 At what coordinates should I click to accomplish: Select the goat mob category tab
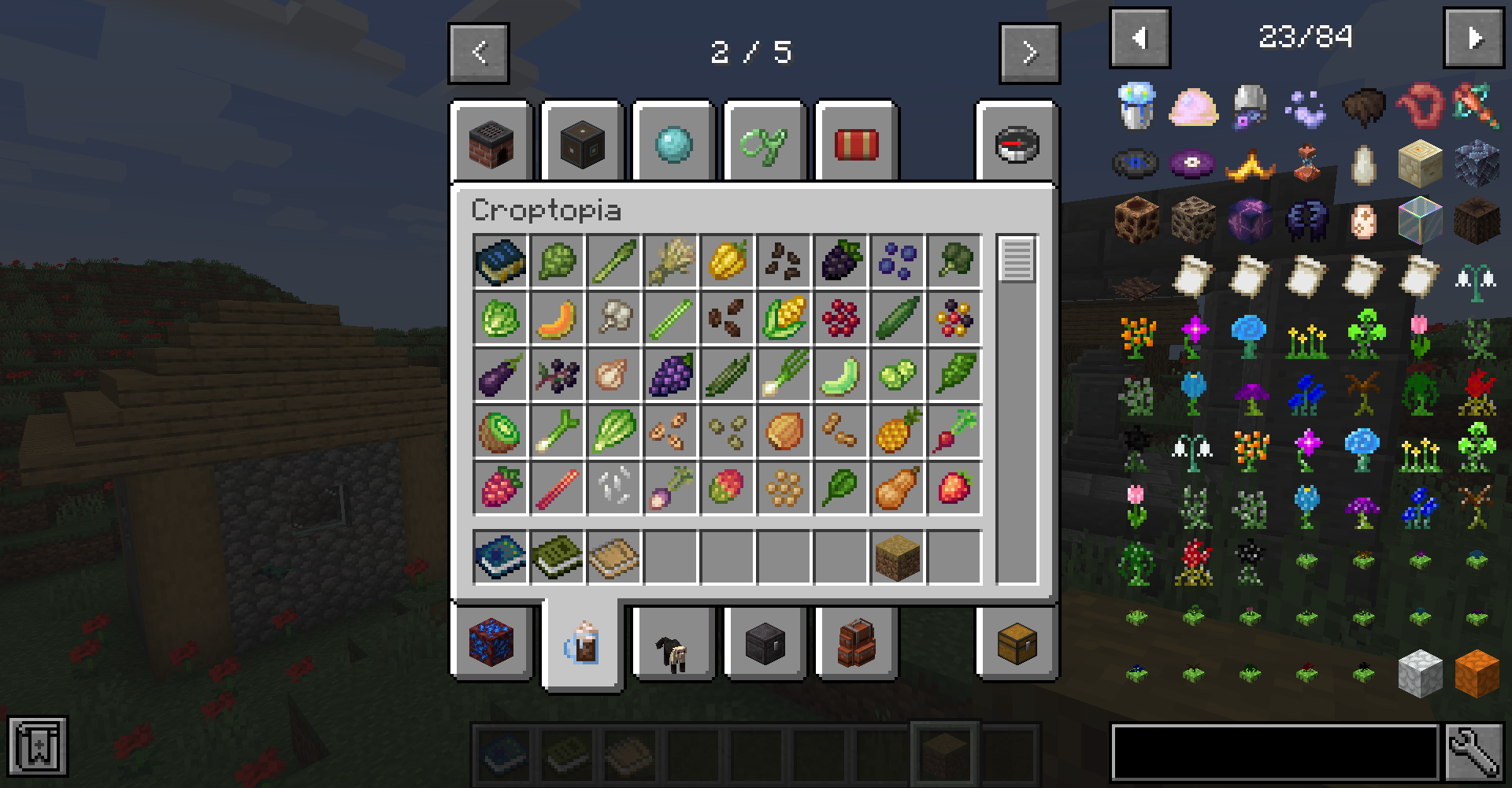(x=673, y=644)
